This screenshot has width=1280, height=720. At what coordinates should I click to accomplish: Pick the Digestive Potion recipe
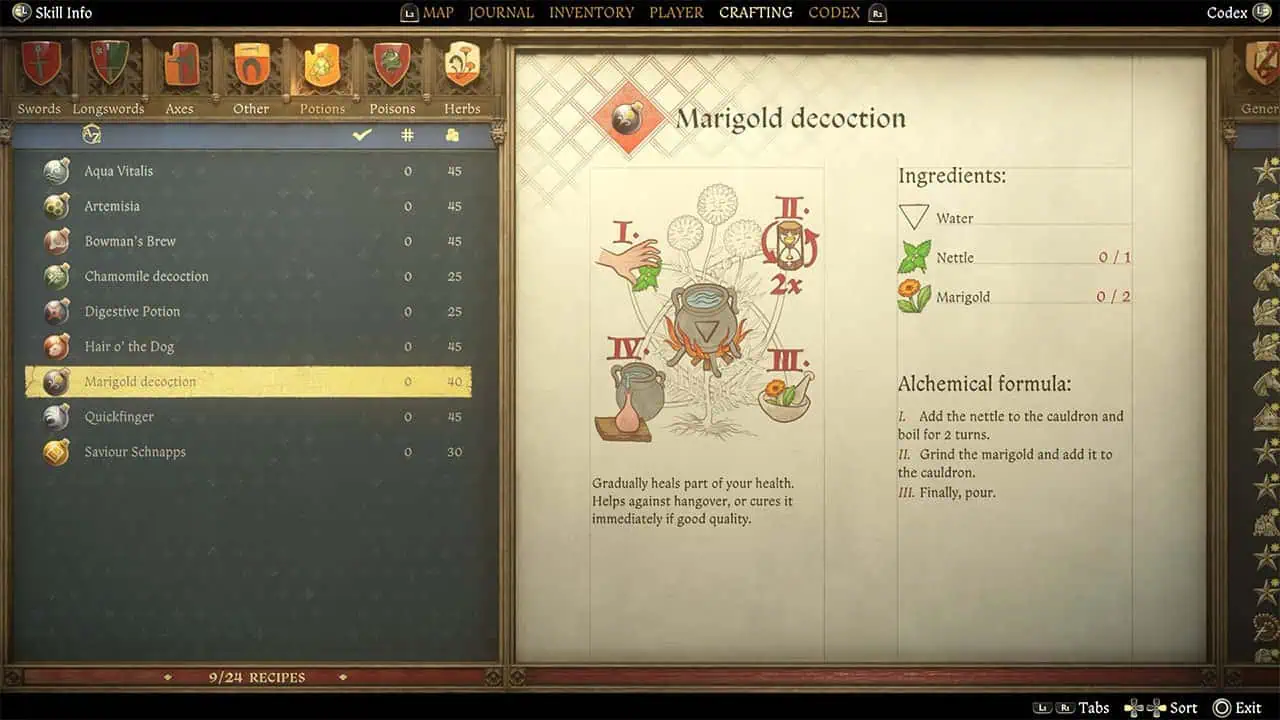click(x=132, y=311)
